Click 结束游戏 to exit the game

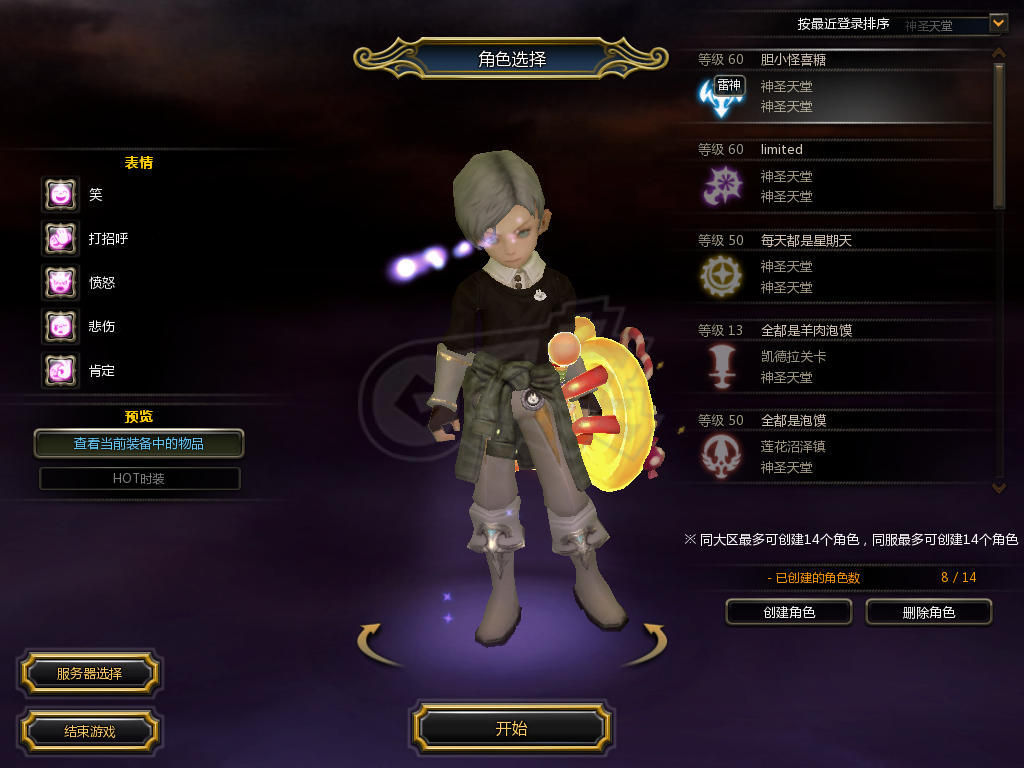pyautogui.click(x=89, y=731)
